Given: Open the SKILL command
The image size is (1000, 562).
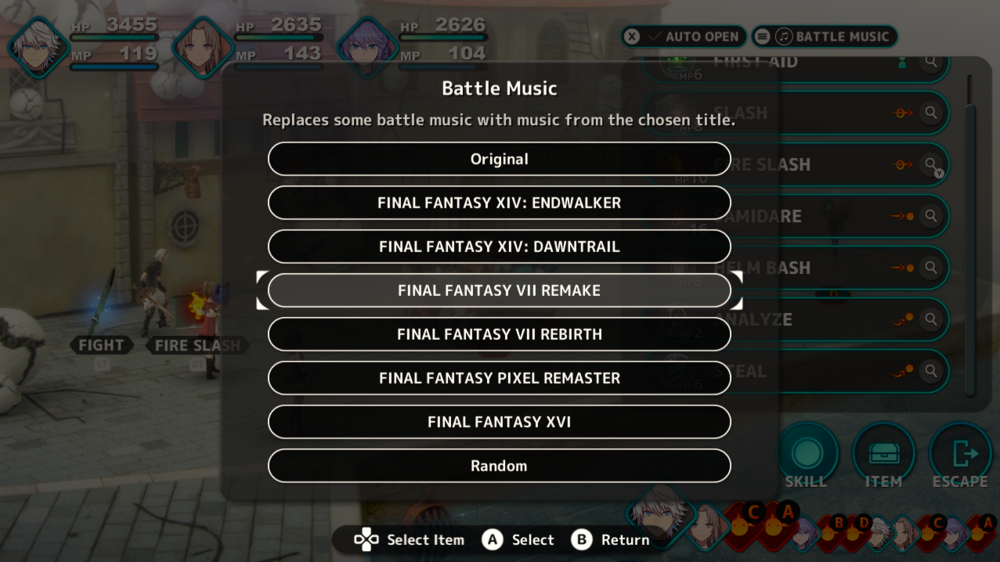Looking at the screenshot, I should coord(806,456).
